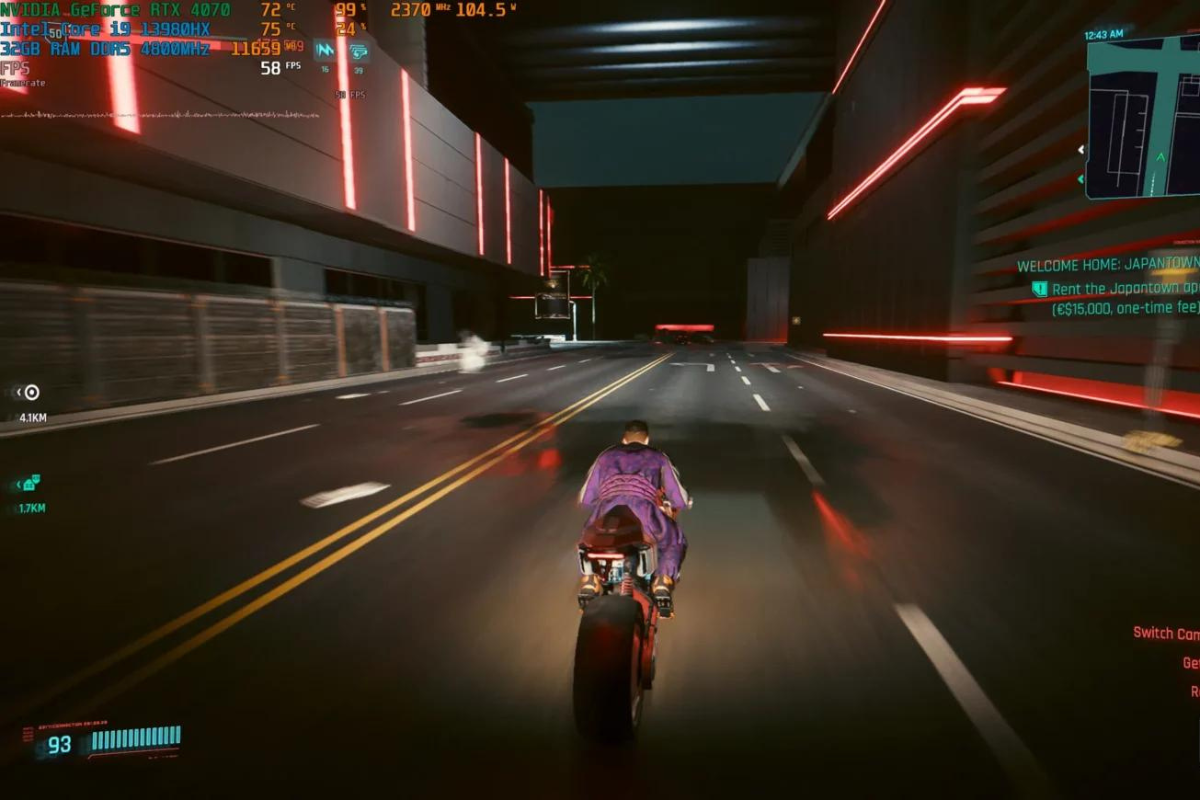Select the white circular waypoint marker
Viewport: 1200px width, 800px height.
pyautogui.click(x=31, y=392)
